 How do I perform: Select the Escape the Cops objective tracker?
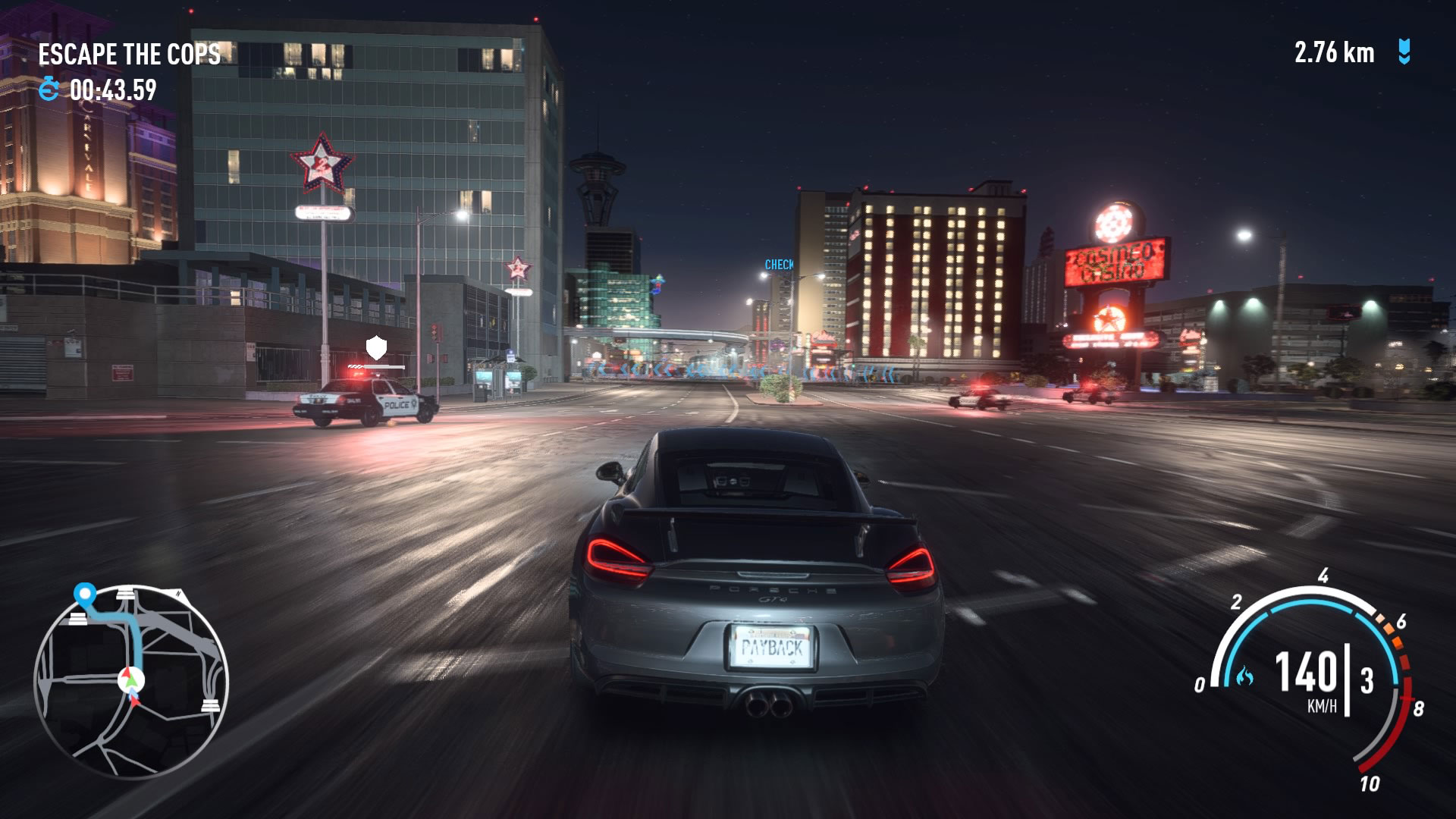tap(129, 55)
